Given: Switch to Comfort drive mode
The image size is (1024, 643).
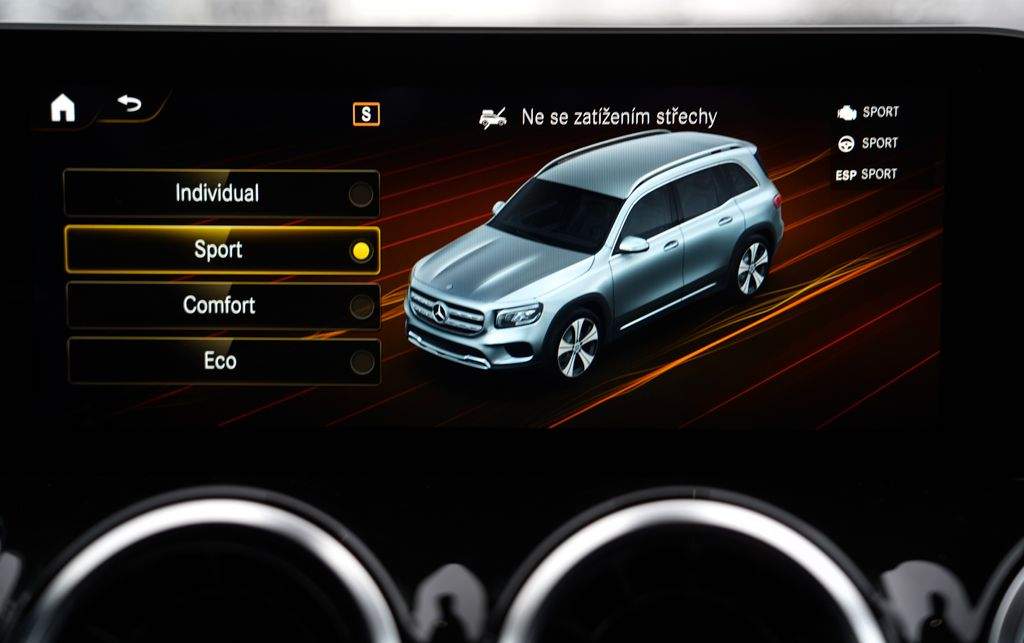Looking at the screenshot, I should pos(221,305).
